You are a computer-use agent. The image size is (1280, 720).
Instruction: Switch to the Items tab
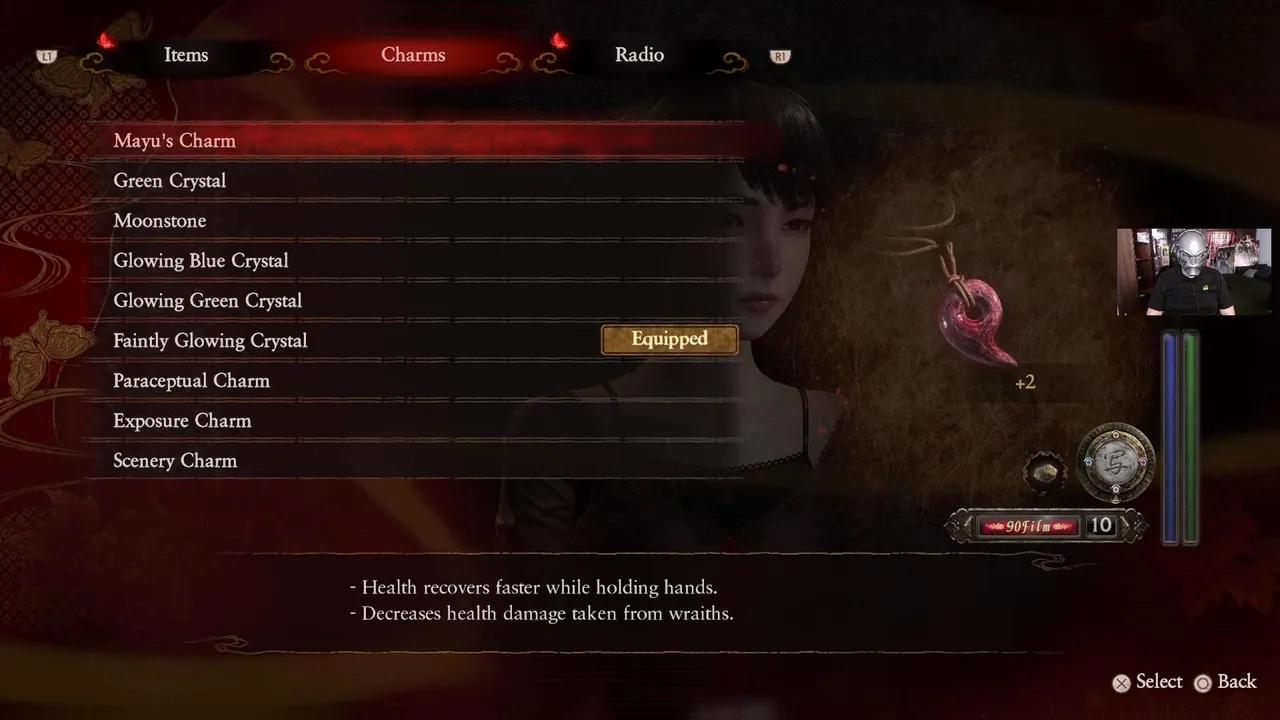click(186, 55)
